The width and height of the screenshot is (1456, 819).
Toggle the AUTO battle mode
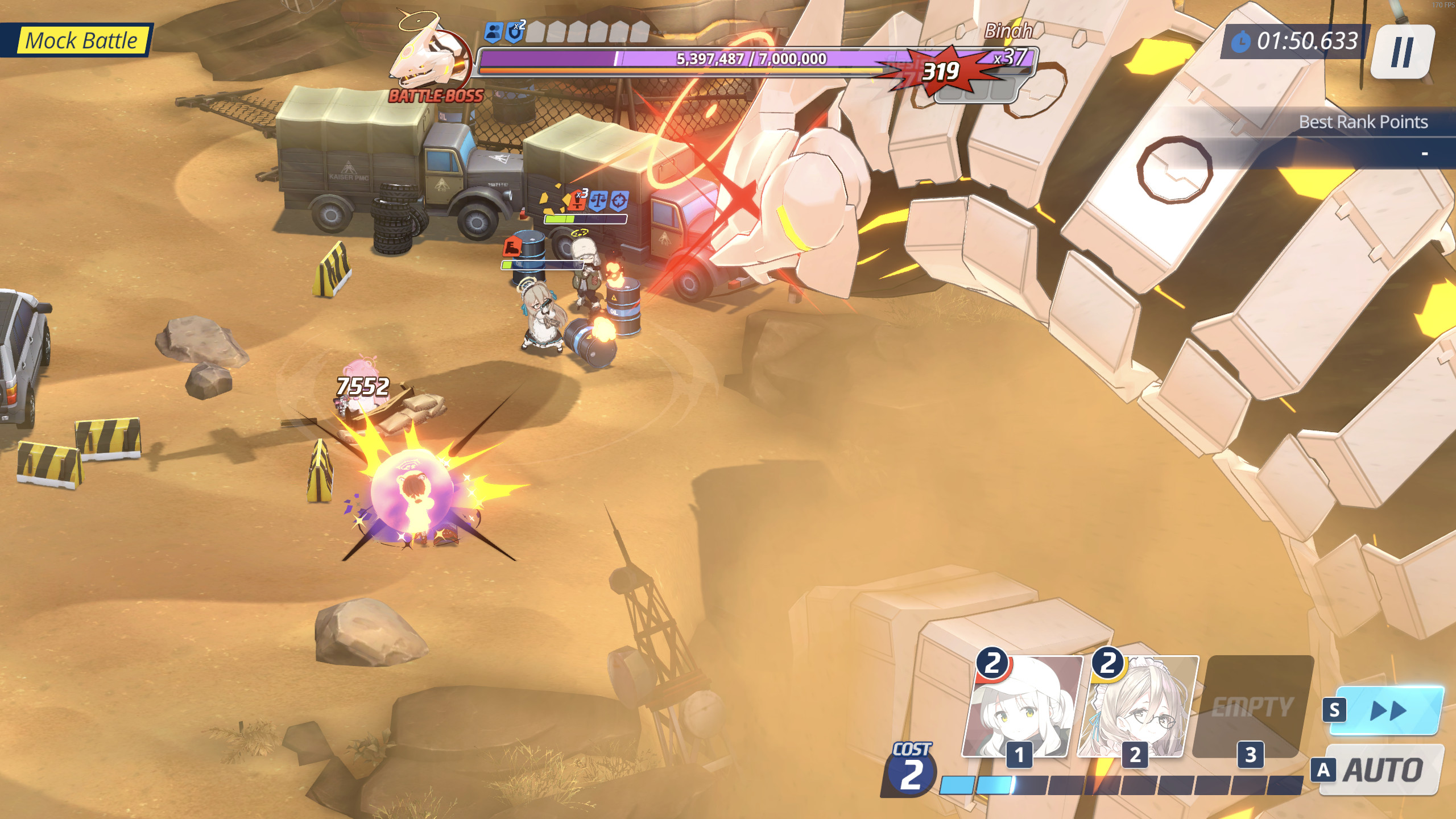click(x=1382, y=770)
